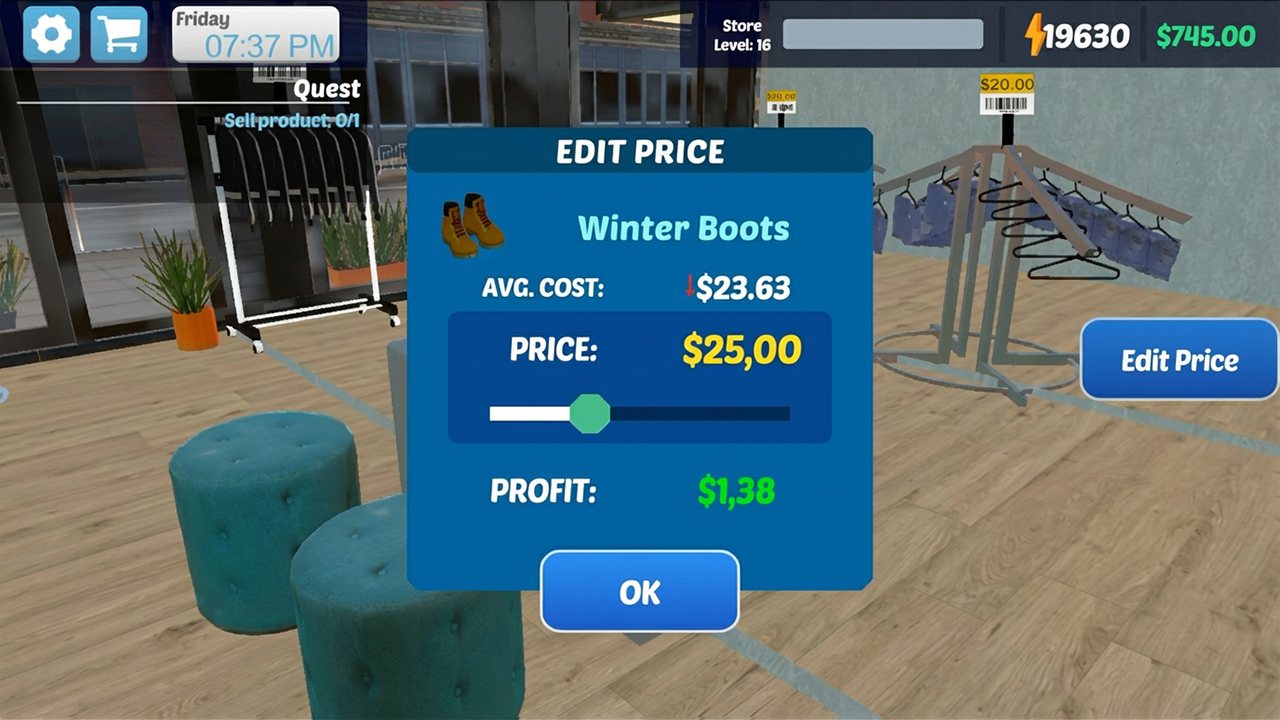Click the green $1,38 profit value

coord(736,491)
